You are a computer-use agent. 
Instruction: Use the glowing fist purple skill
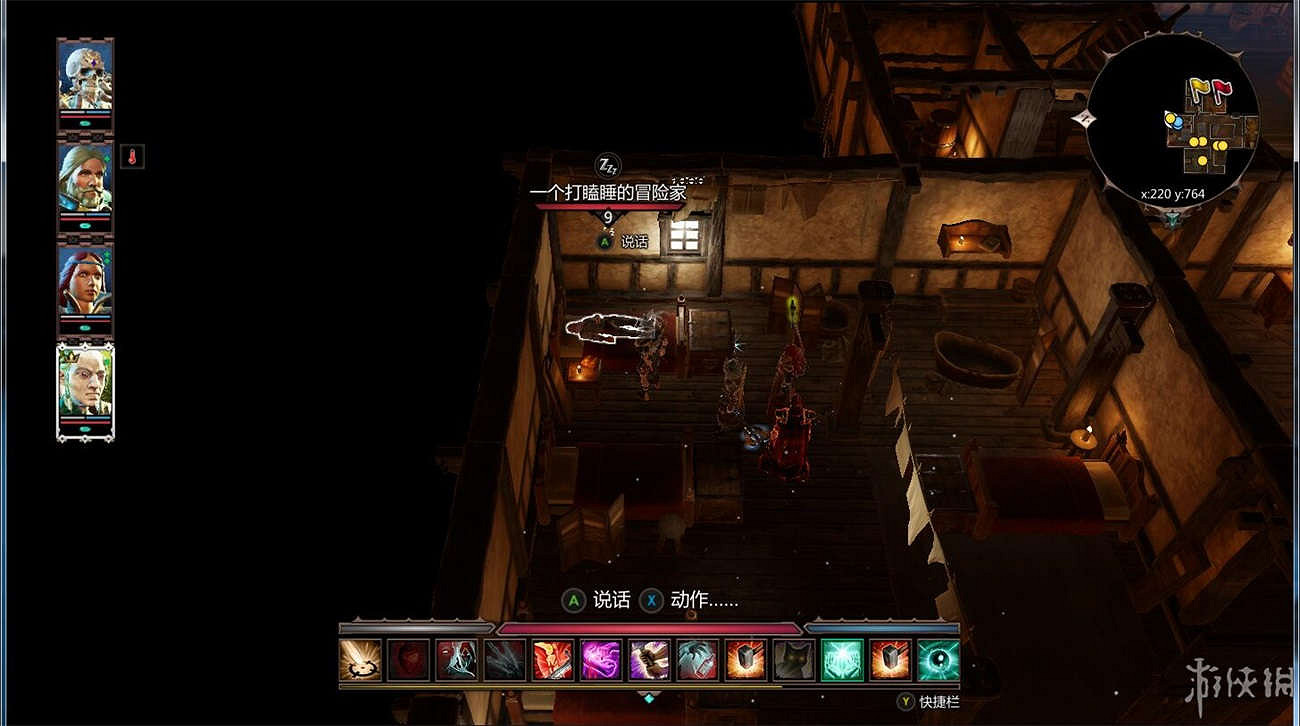tap(649, 661)
